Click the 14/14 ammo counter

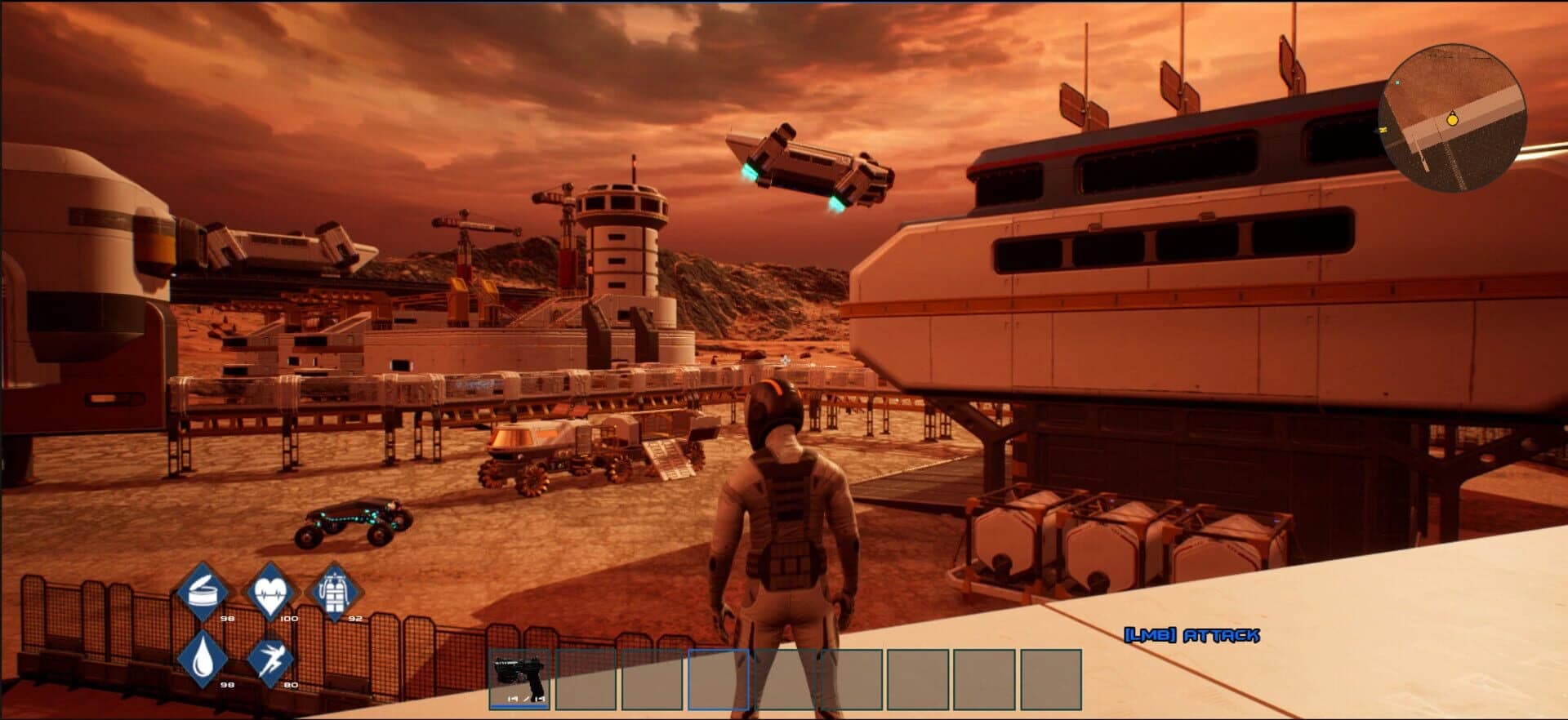[x=526, y=700]
